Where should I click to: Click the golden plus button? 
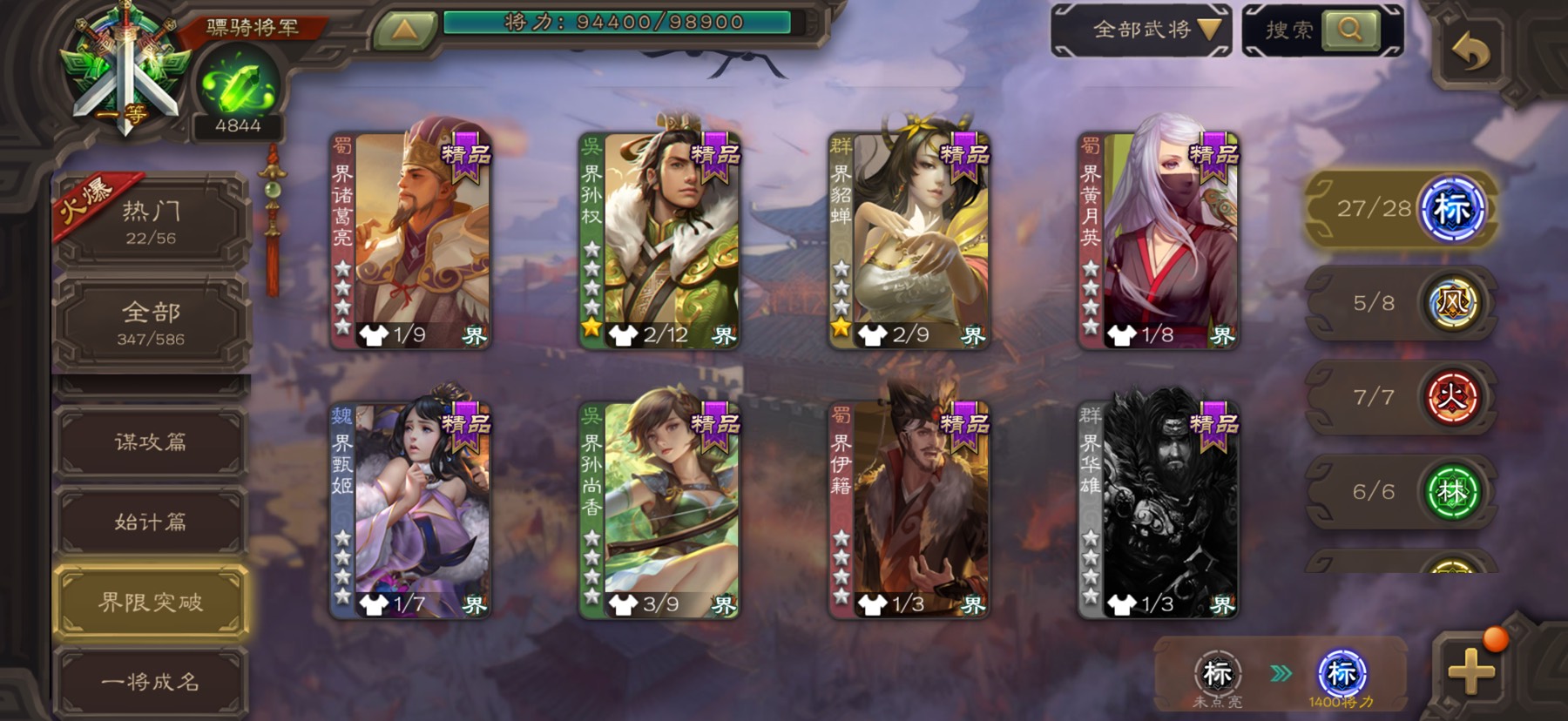1471,671
